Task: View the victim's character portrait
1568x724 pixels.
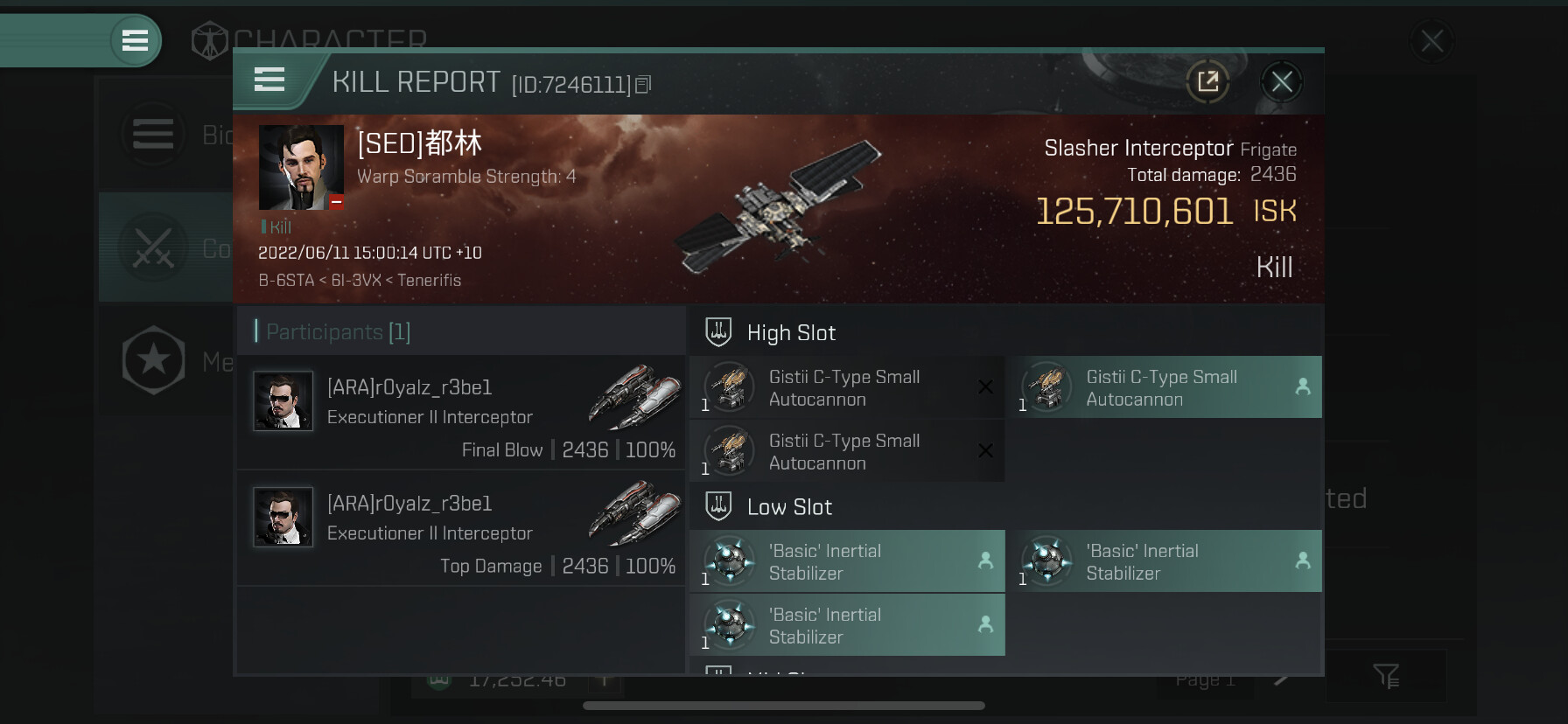Action: [x=301, y=167]
